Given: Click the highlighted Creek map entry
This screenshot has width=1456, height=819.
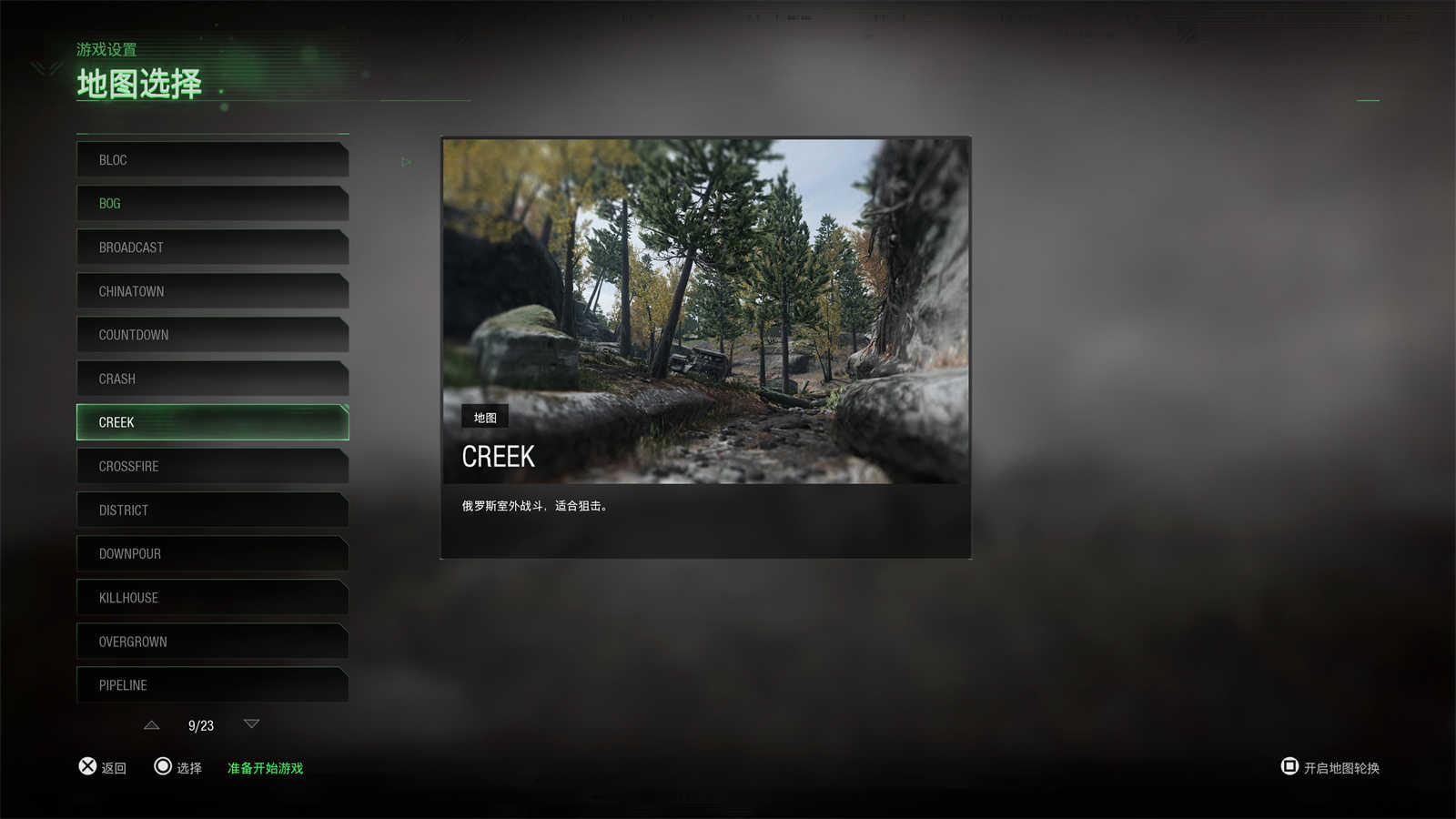Looking at the screenshot, I should 212,422.
